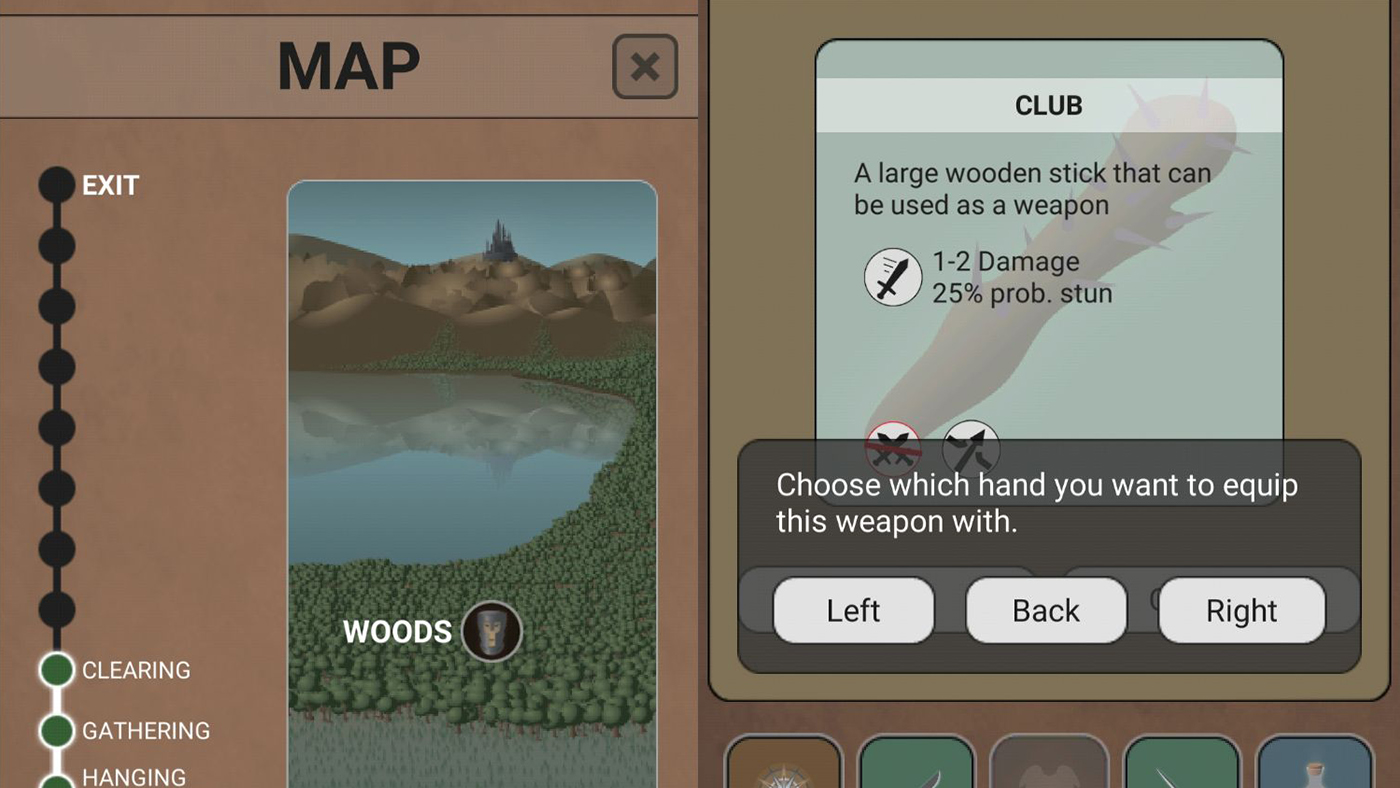1400x788 pixels.
Task: Click the WOODS player marker on the map
Action: pos(490,631)
